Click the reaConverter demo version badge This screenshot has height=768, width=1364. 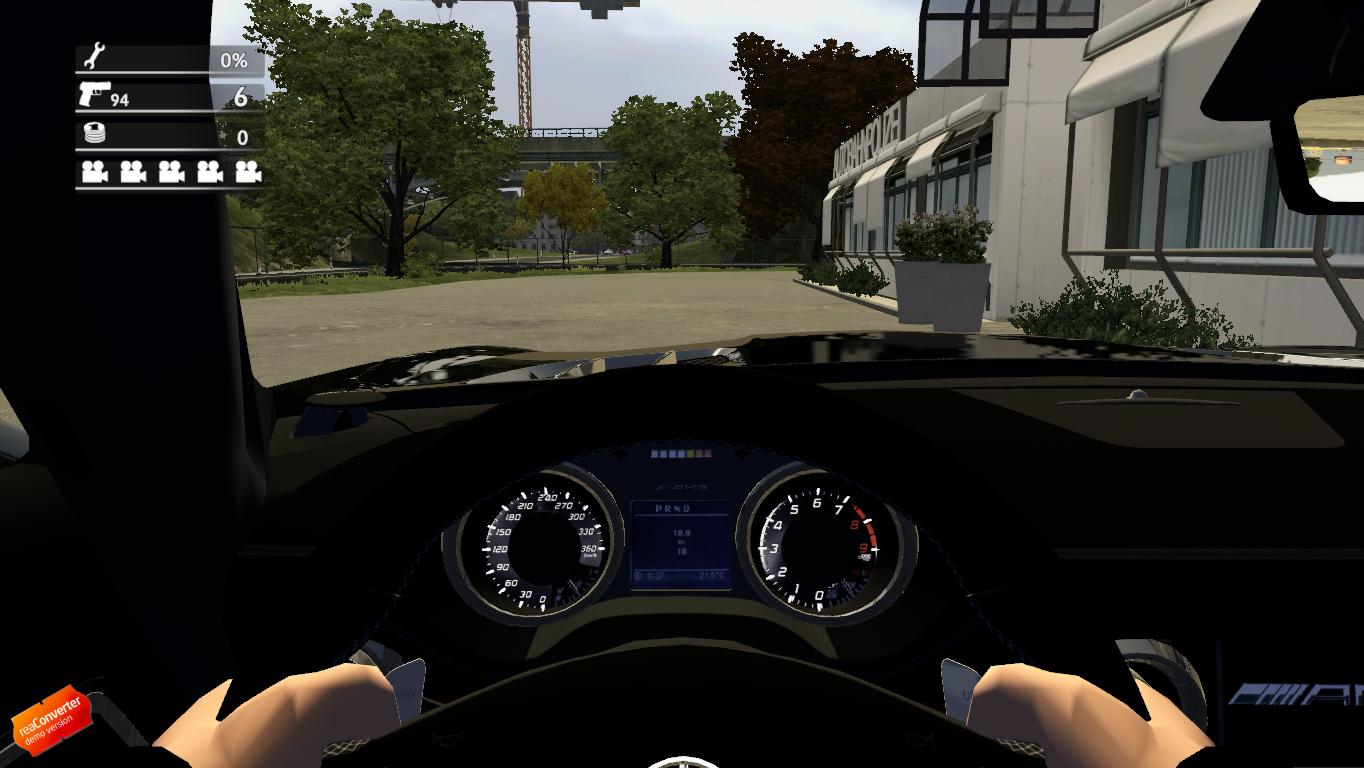click(x=50, y=719)
